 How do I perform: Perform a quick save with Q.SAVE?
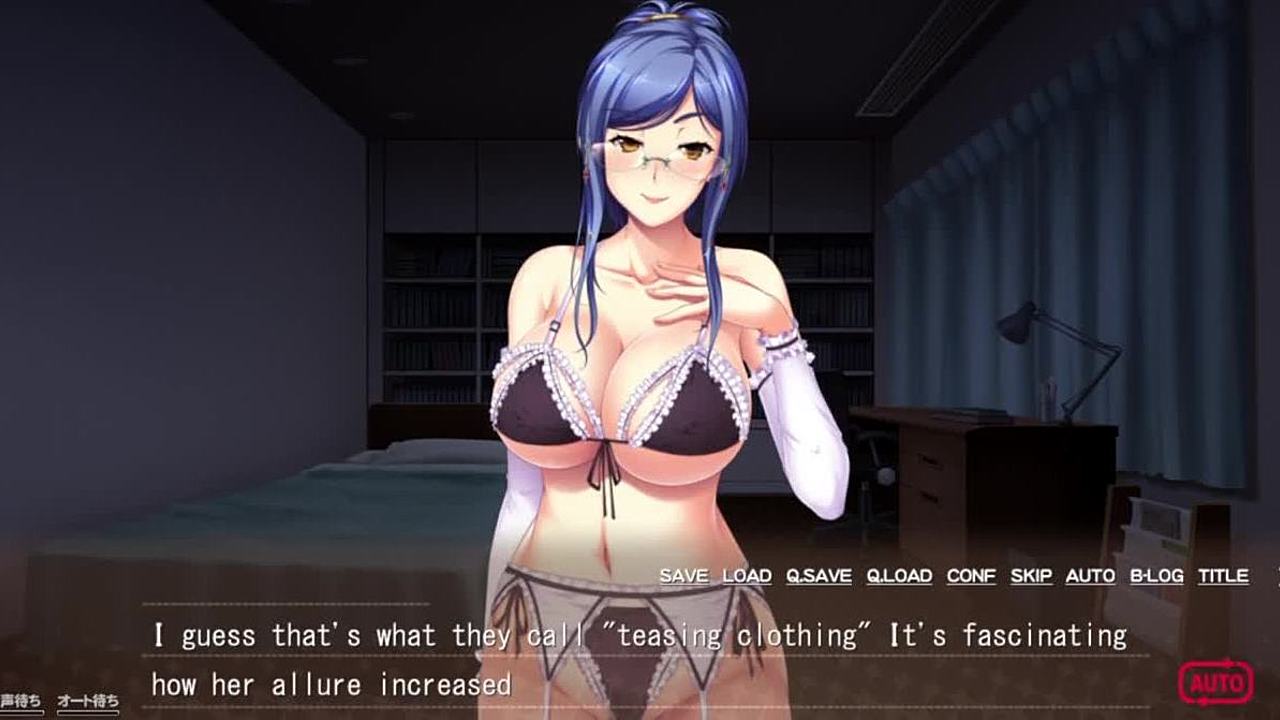click(819, 576)
